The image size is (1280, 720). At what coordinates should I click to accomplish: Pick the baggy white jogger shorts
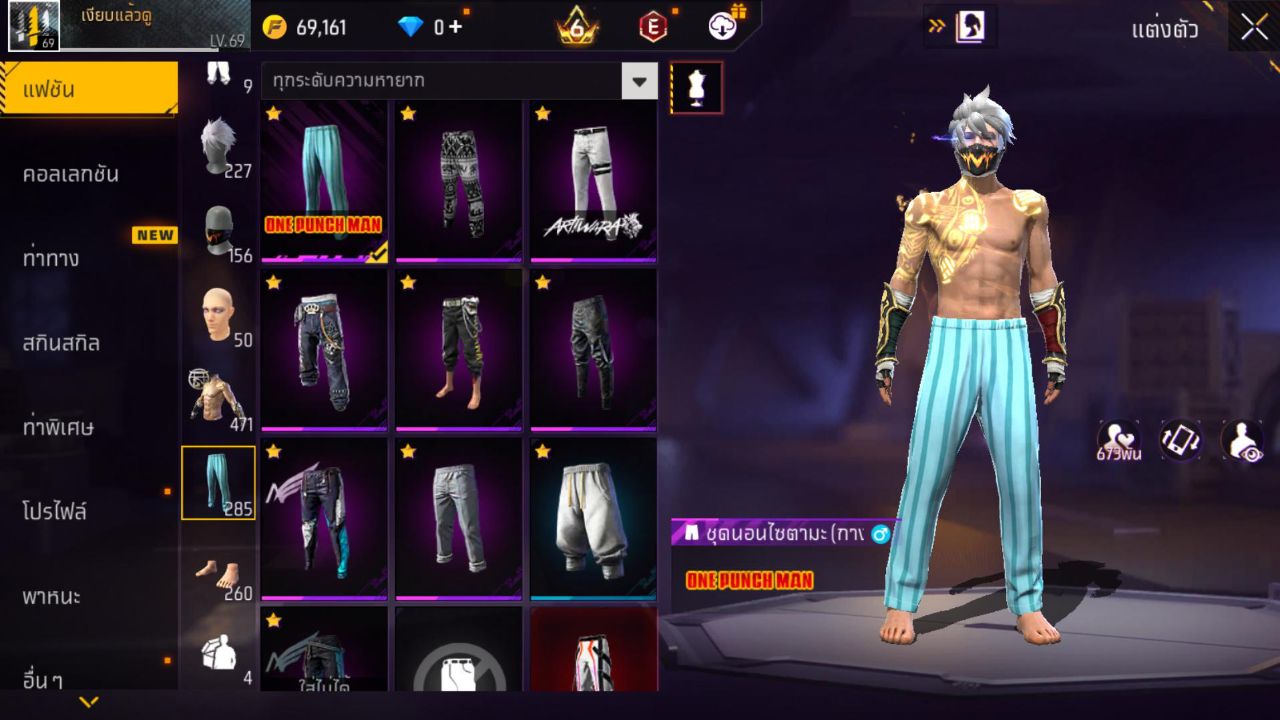593,518
